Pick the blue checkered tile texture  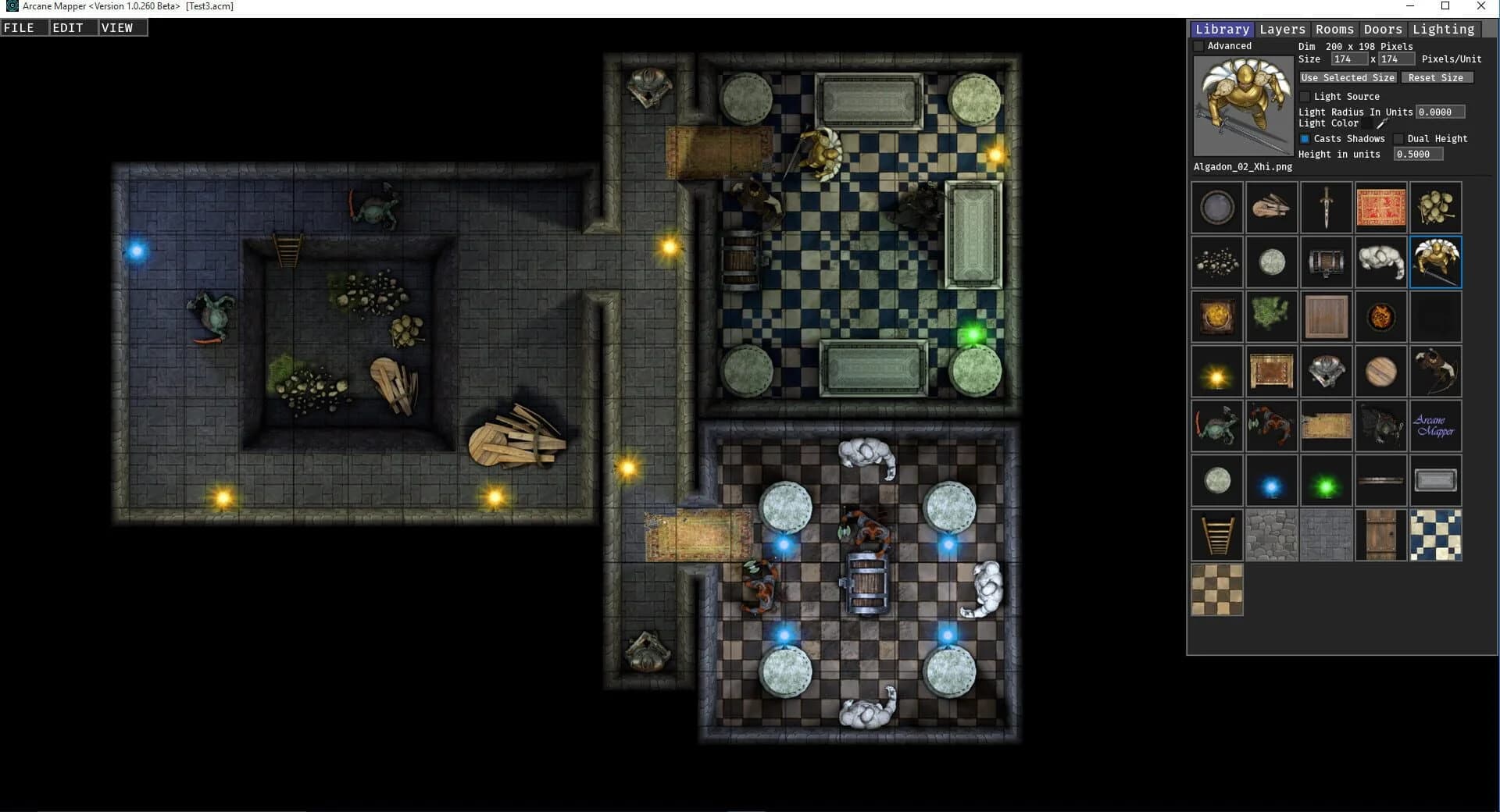pyautogui.click(x=1436, y=535)
